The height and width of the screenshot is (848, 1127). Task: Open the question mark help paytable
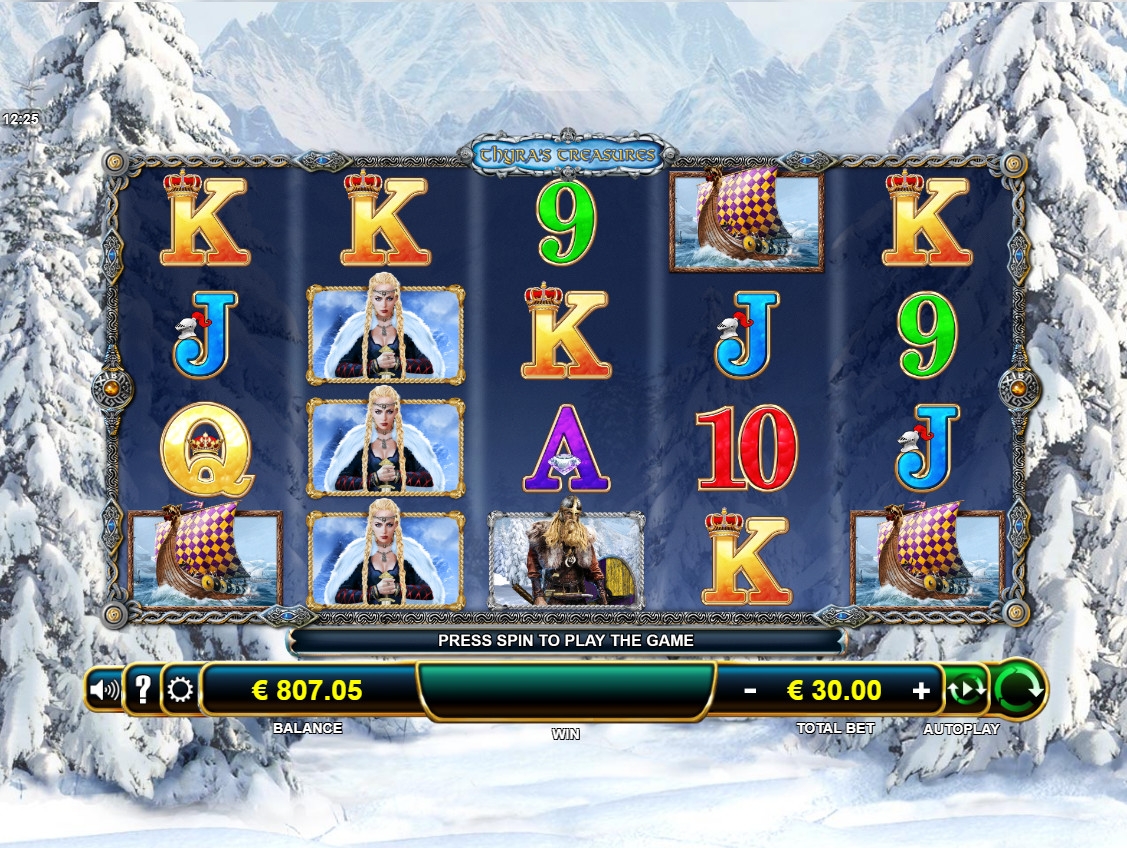[x=143, y=689]
